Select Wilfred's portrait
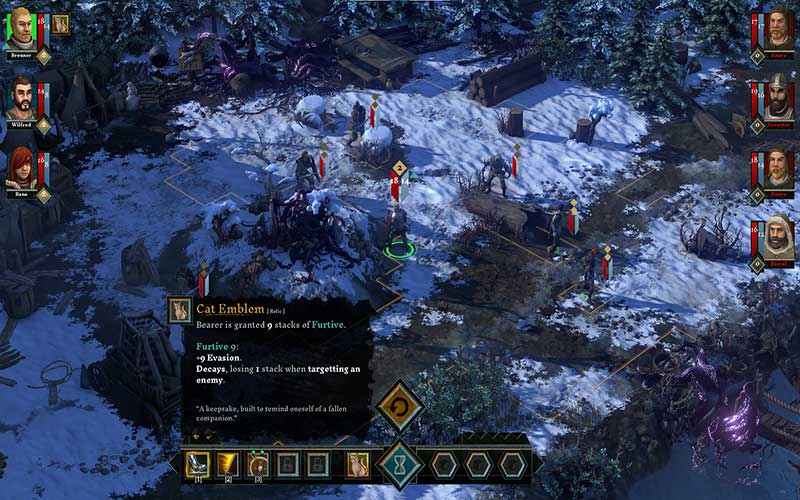Viewport: 800px width, 500px height. tap(21, 97)
